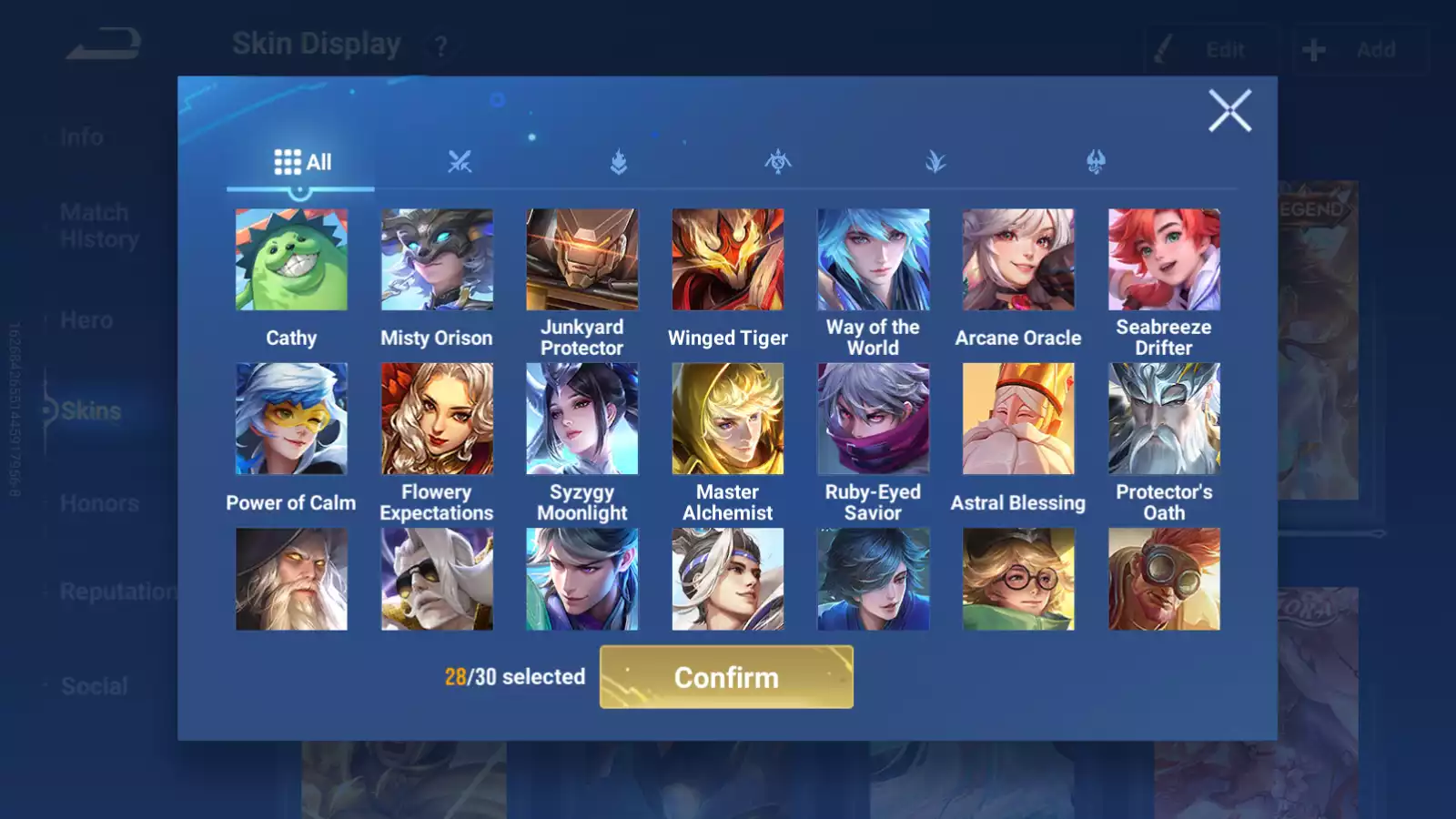Deselect the Winged Tiger skin

pos(727,258)
